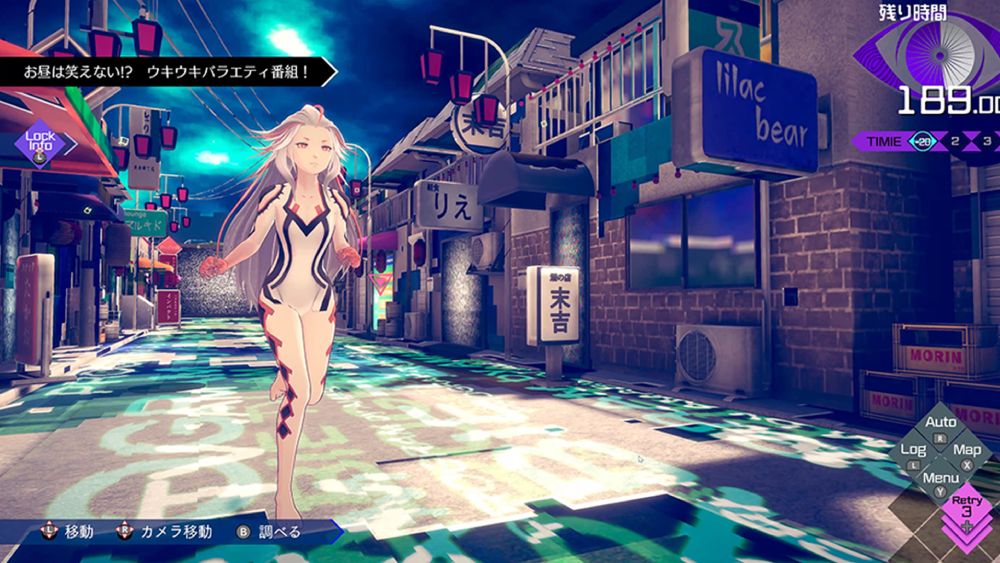
Task: Show the Map
Action: tap(966, 453)
